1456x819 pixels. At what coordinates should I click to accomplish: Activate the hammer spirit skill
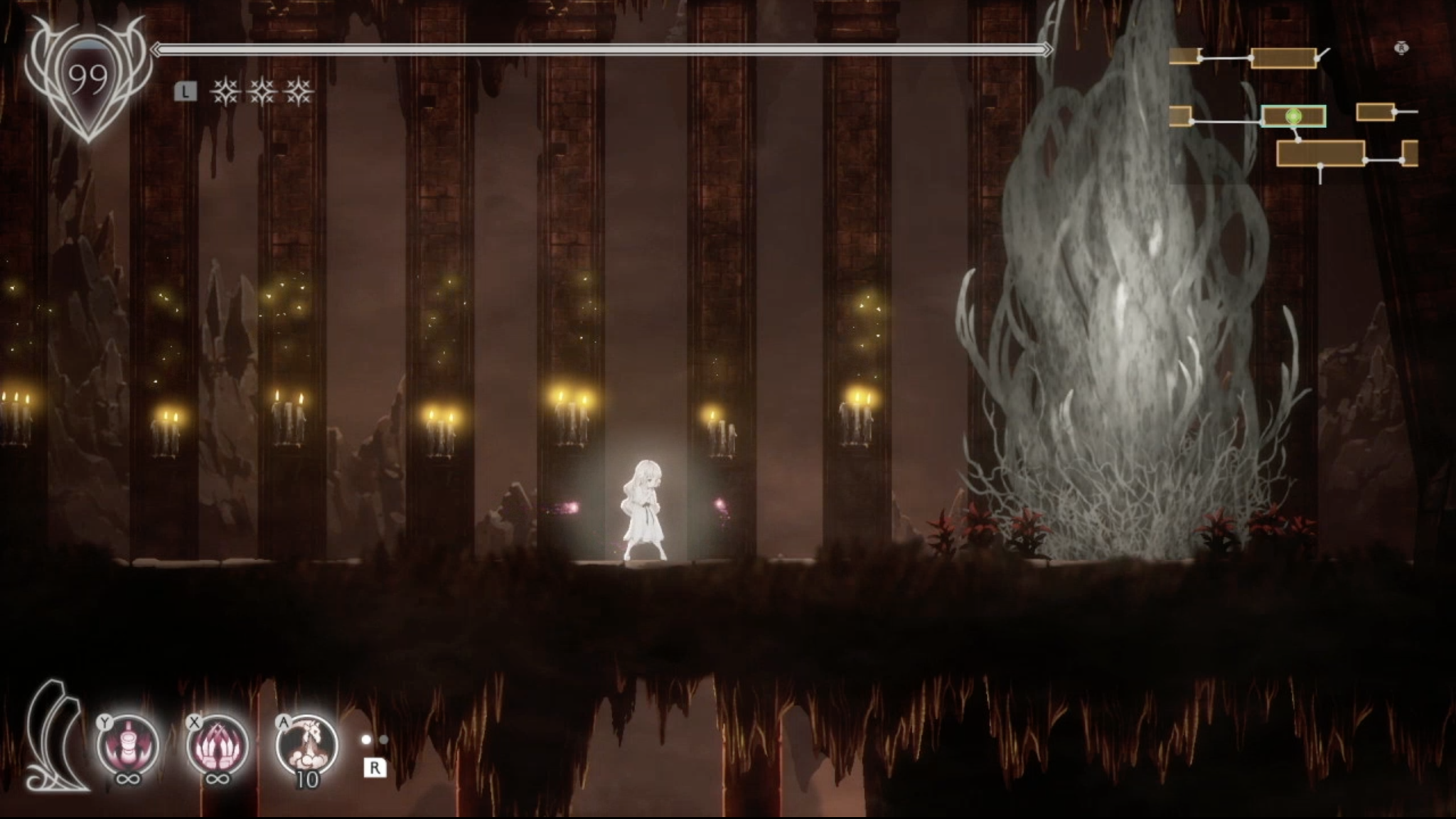click(128, 744)
